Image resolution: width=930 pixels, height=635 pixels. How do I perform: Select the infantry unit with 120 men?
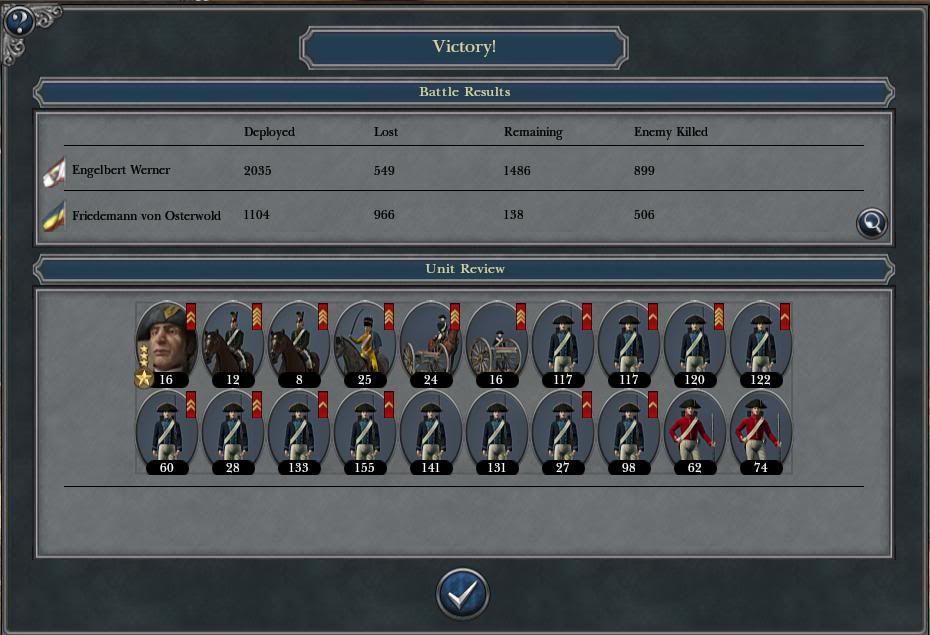[693, 342]
